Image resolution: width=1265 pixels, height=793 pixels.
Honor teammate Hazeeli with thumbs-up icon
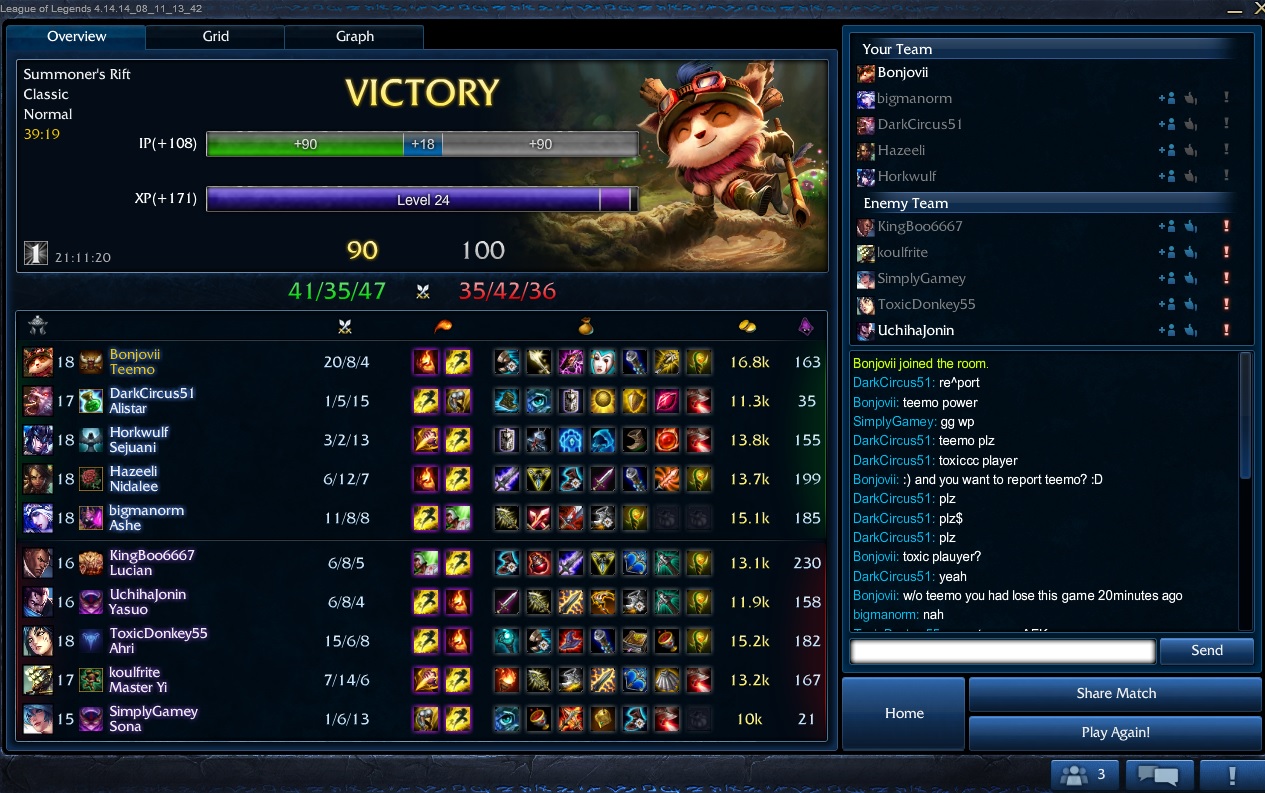point(1191,151)
